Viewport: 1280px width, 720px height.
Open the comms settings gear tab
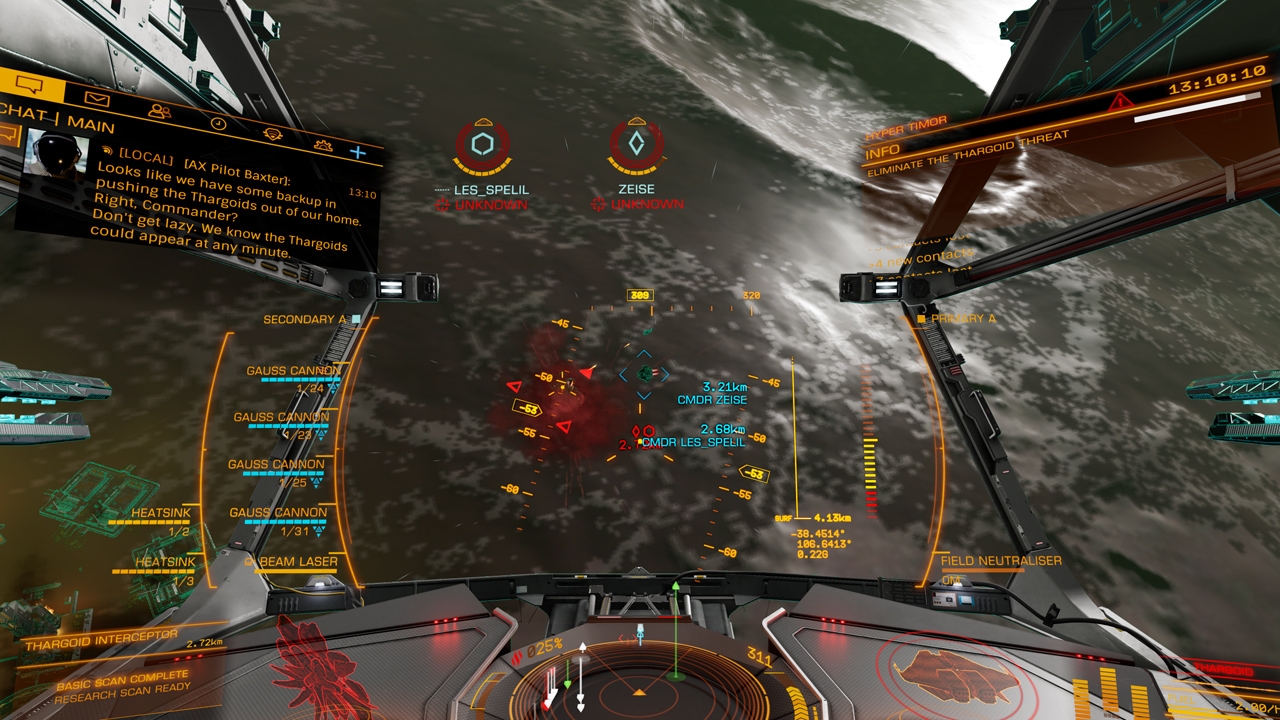[x=323, y=145]
